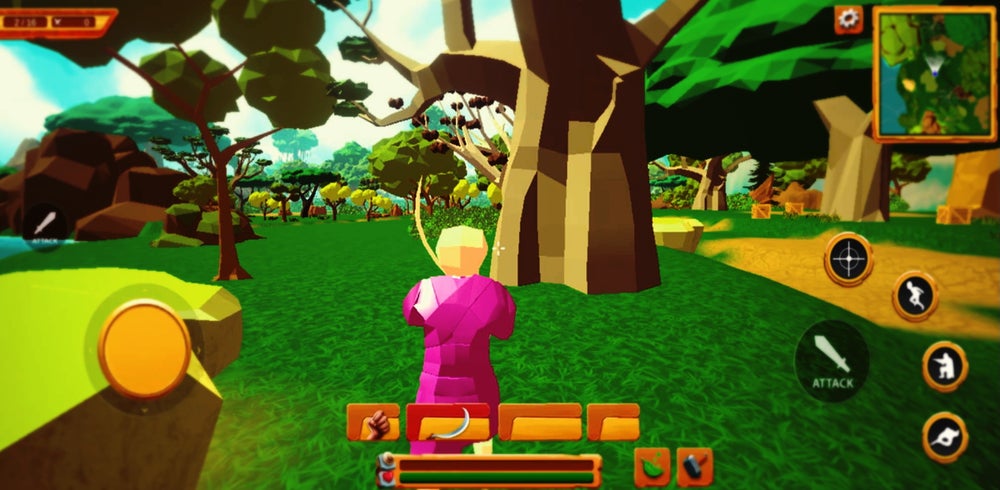Hit the large sword ATTACK button
Viewport: 1000px width, 490px height.
(x=832, y=359)
